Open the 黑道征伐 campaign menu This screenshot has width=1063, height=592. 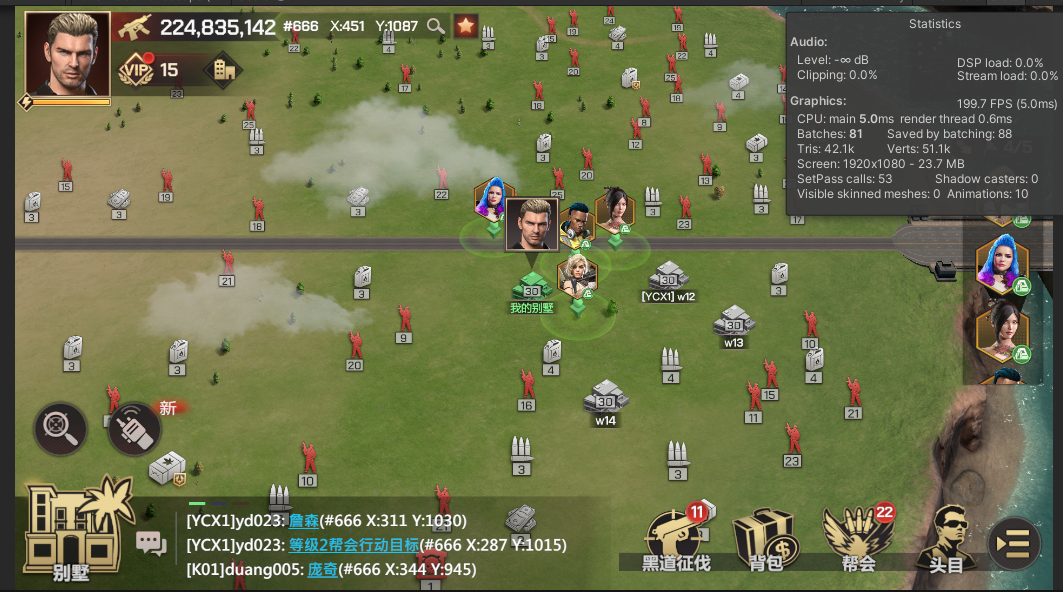pyautogui.click(x=676, y=540)
